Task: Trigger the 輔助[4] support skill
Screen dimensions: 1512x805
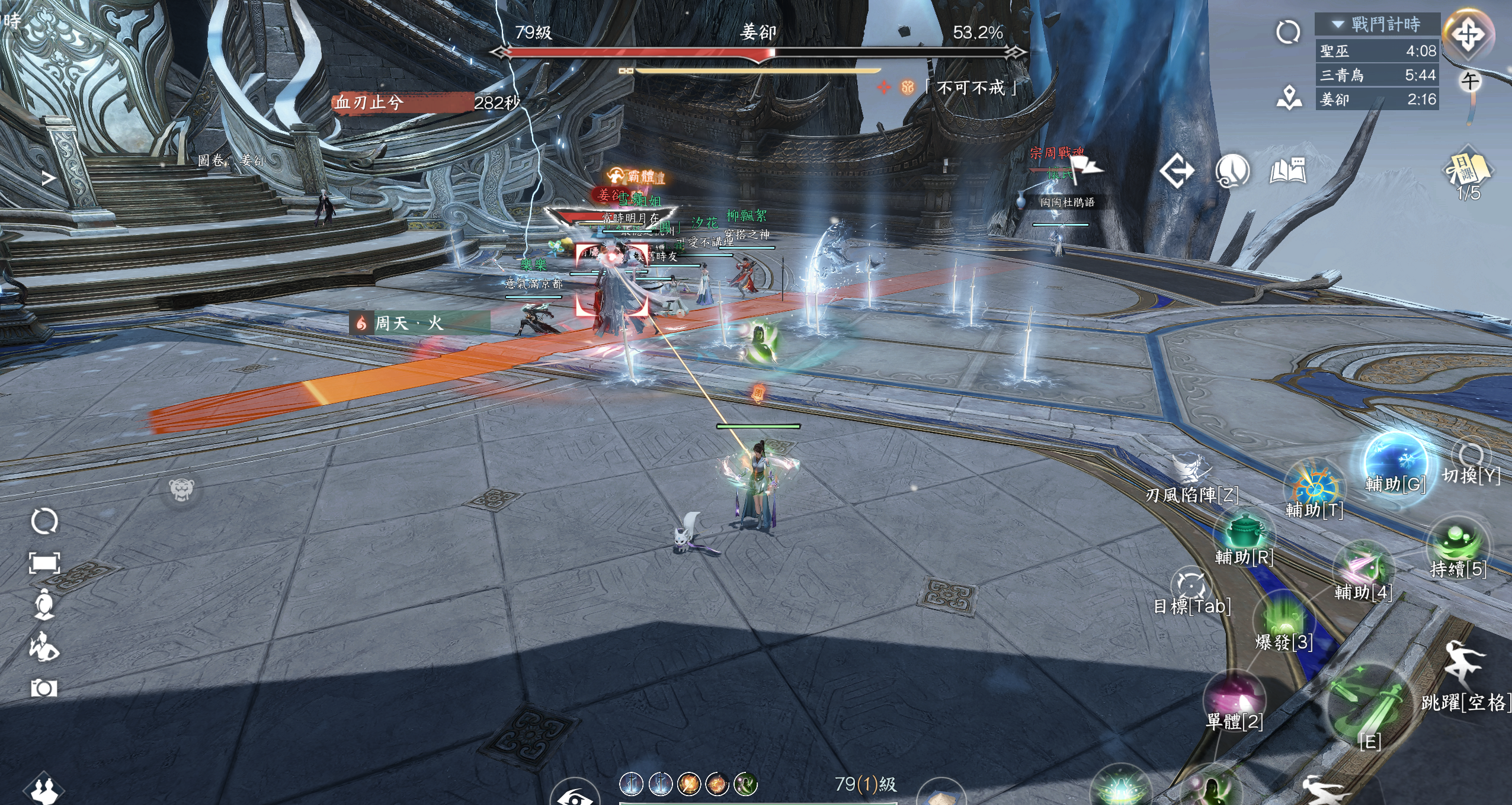Action: click(x=1363, y=567)
